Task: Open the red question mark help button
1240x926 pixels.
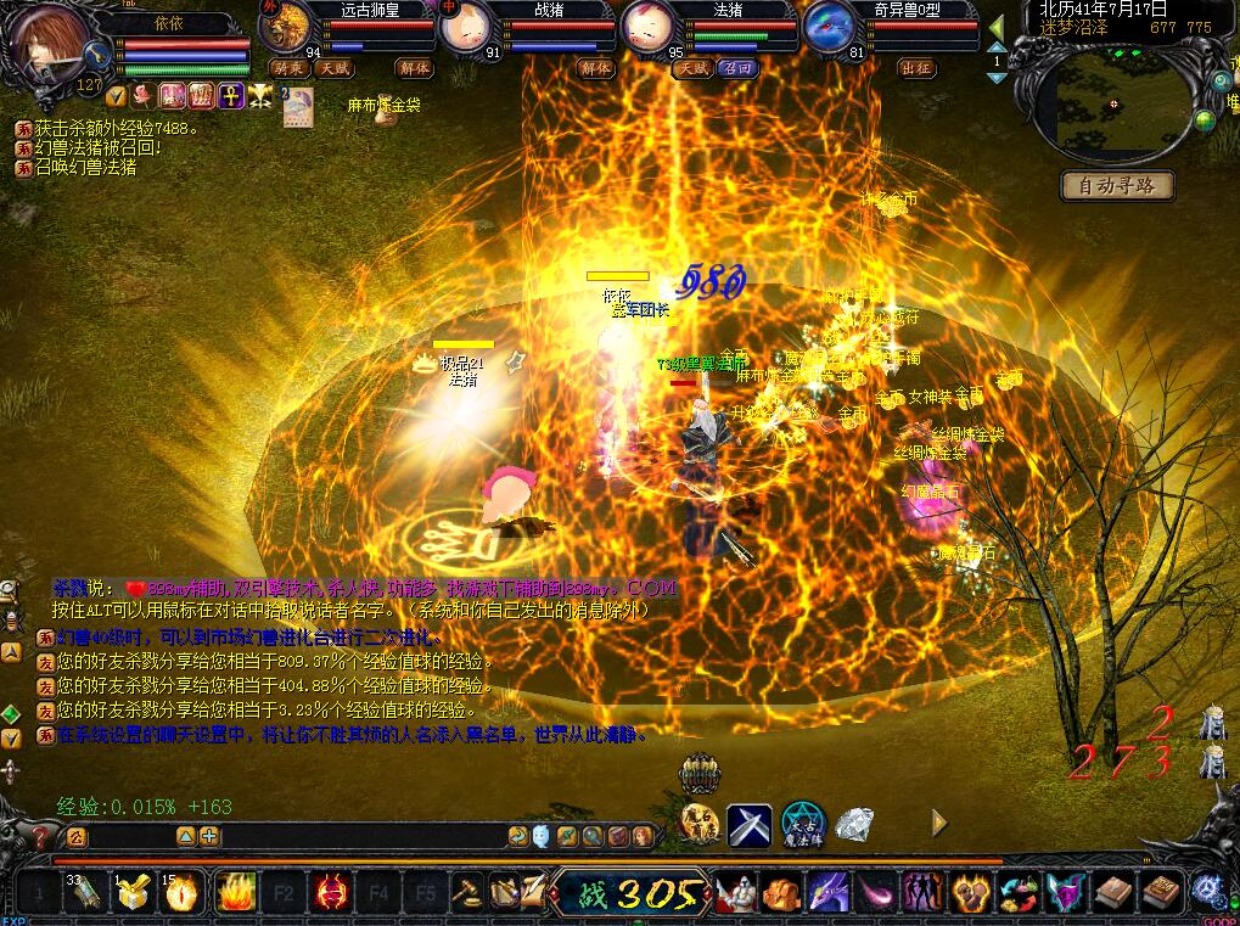Action: pyautogui.click(x=40, y=837)
